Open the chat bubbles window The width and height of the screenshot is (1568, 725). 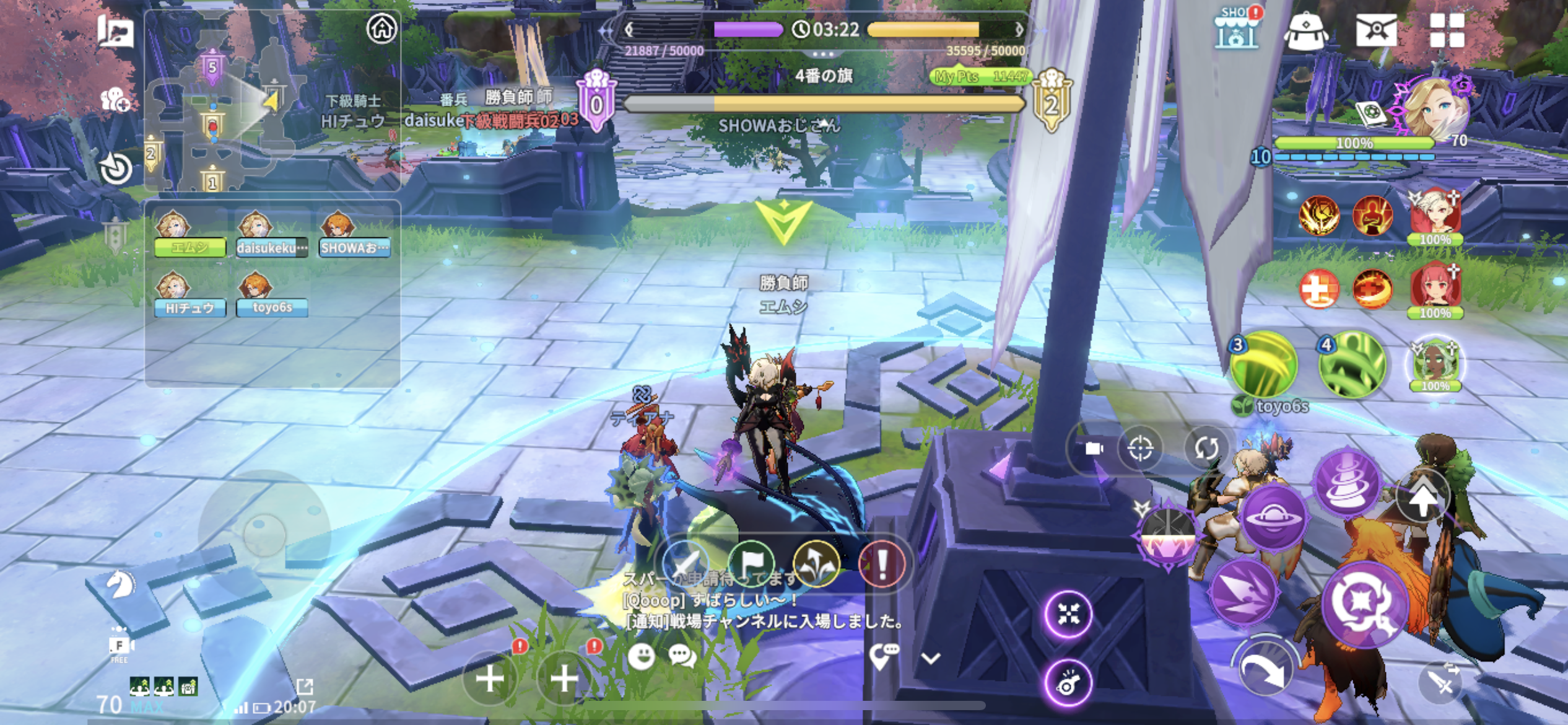tap(682, 656)
